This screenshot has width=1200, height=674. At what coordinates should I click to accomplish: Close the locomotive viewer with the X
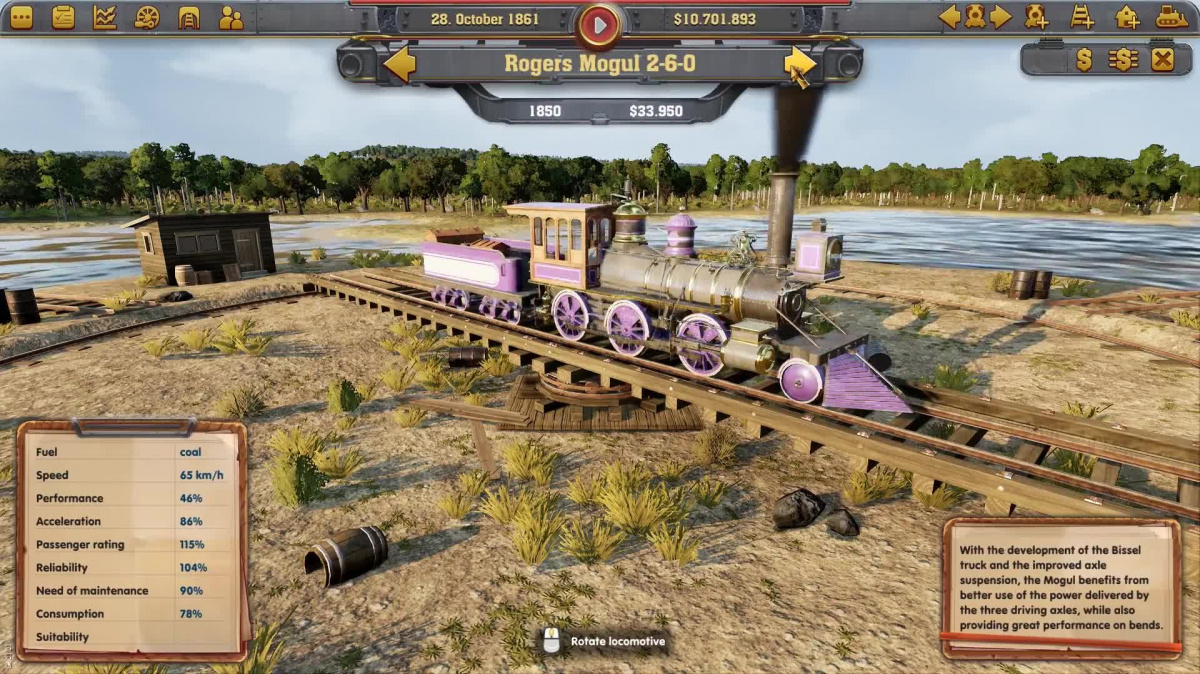click(1162, 60)
